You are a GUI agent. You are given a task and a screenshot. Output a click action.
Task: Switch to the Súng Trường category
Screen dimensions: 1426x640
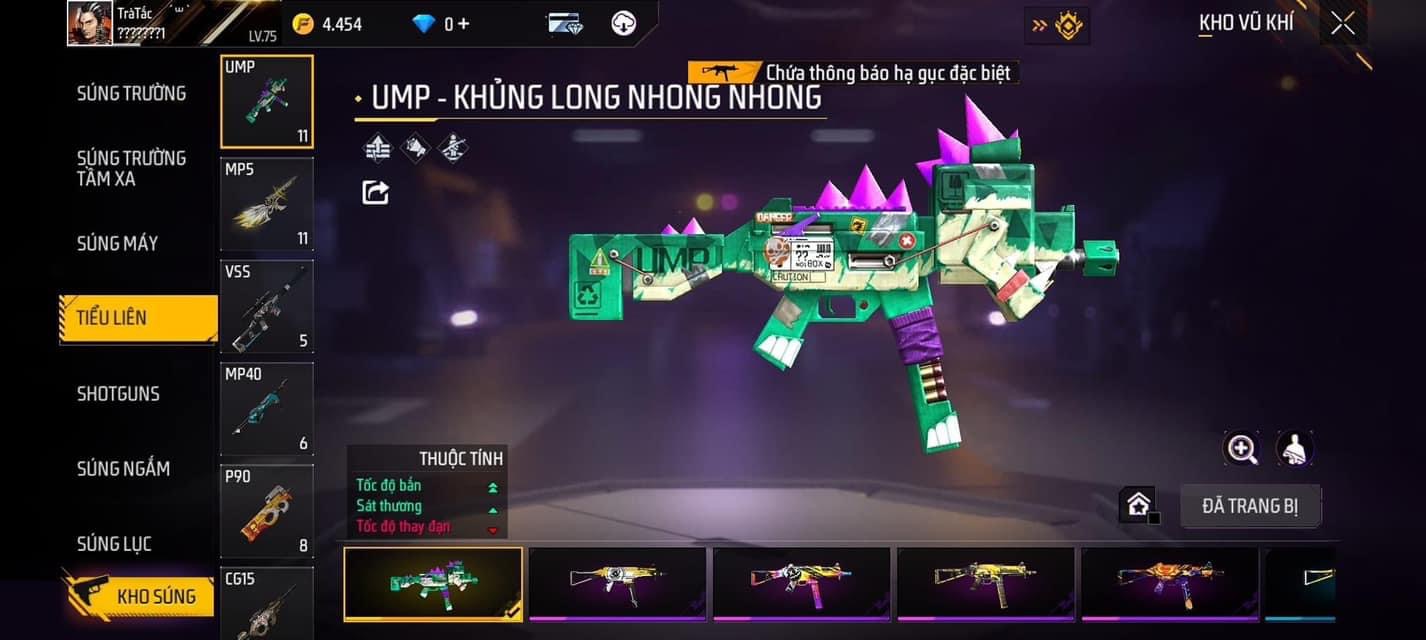pyautogui.click(x=131, y=93)
